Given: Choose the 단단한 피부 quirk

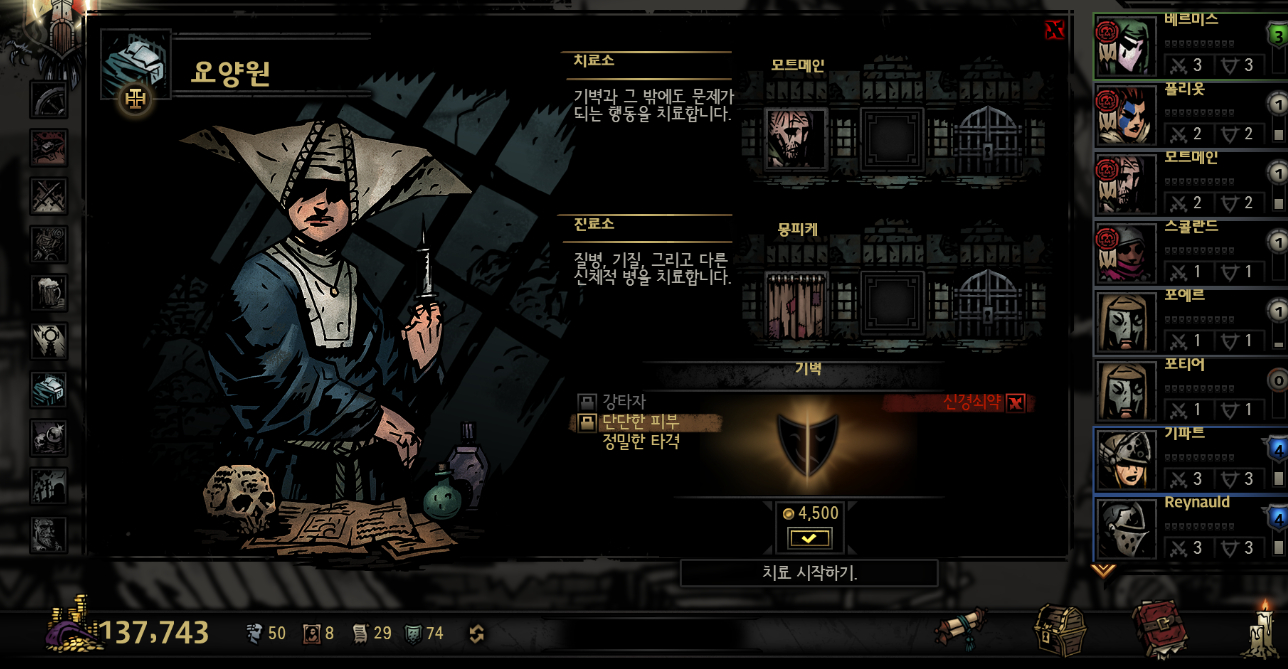Looking at the screenshot, I should click(x=641, y=422).
